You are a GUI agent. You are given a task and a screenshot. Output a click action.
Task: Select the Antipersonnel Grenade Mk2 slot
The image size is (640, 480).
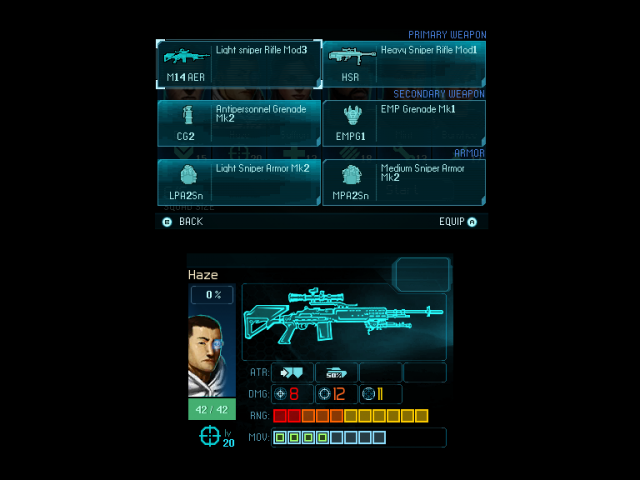[239, 123]
